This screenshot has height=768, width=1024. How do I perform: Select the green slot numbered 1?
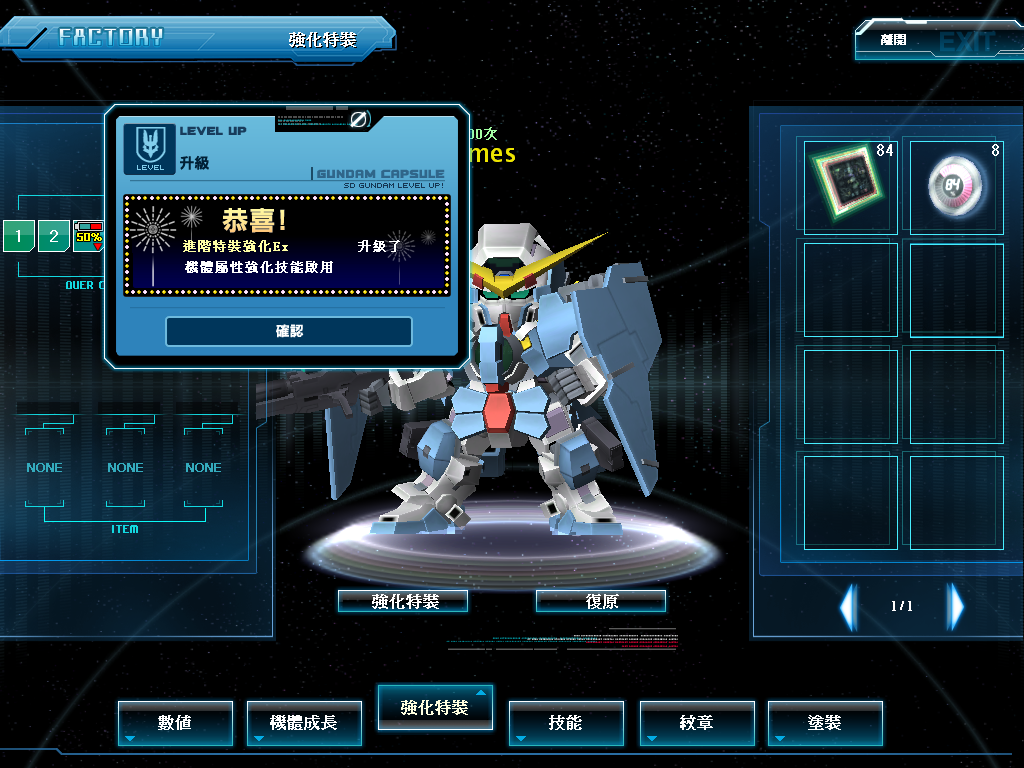[x=19, y=237]
